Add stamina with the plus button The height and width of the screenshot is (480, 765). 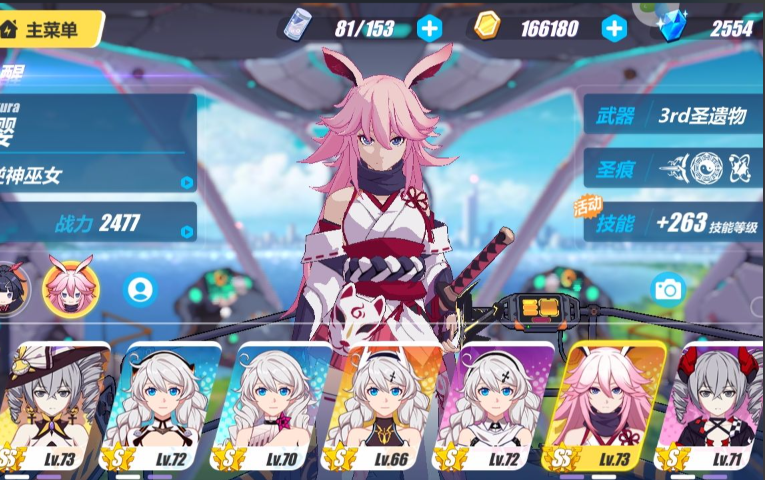tap(430, 28)
